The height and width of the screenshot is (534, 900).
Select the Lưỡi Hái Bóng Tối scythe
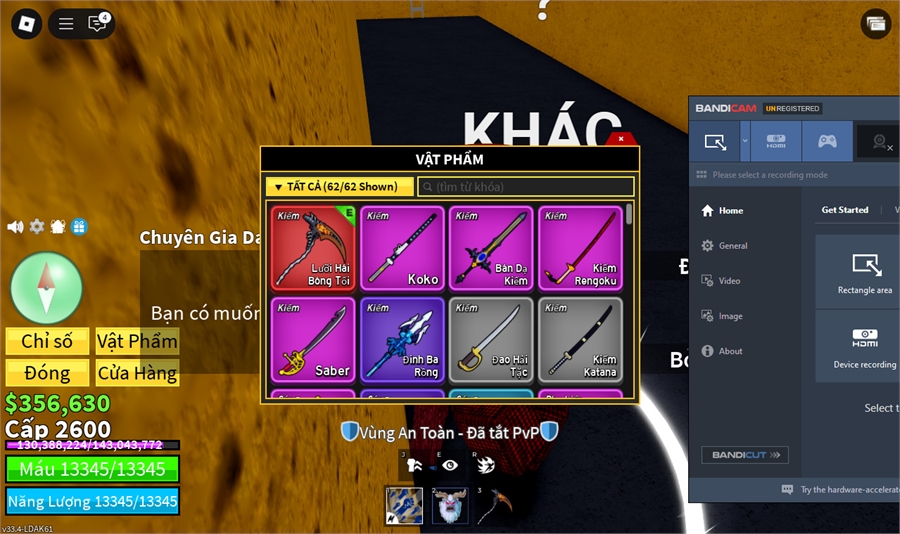pyautogui.click(x=313, y=248)
